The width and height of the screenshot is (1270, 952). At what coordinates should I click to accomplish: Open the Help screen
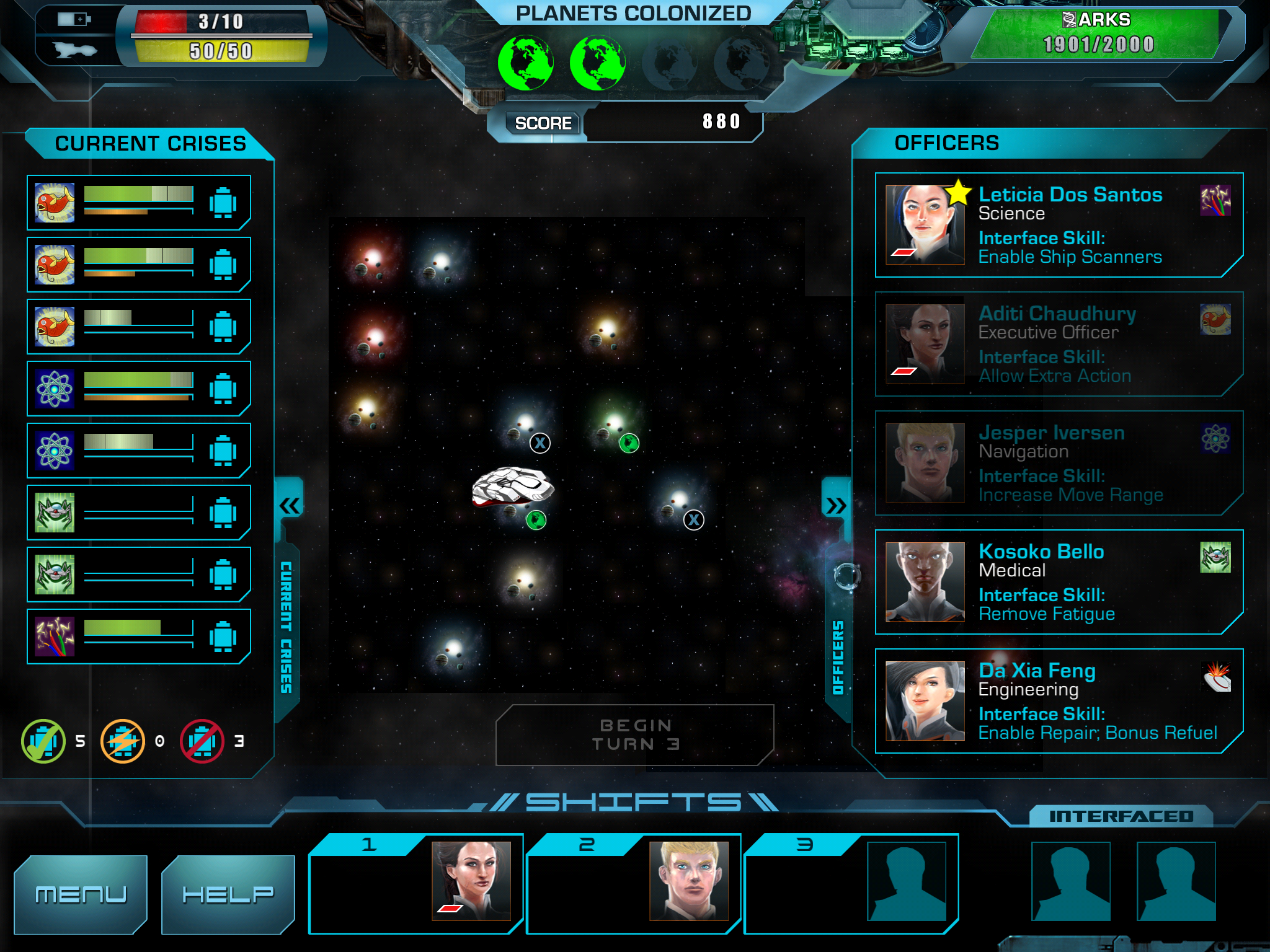[228, 893]
